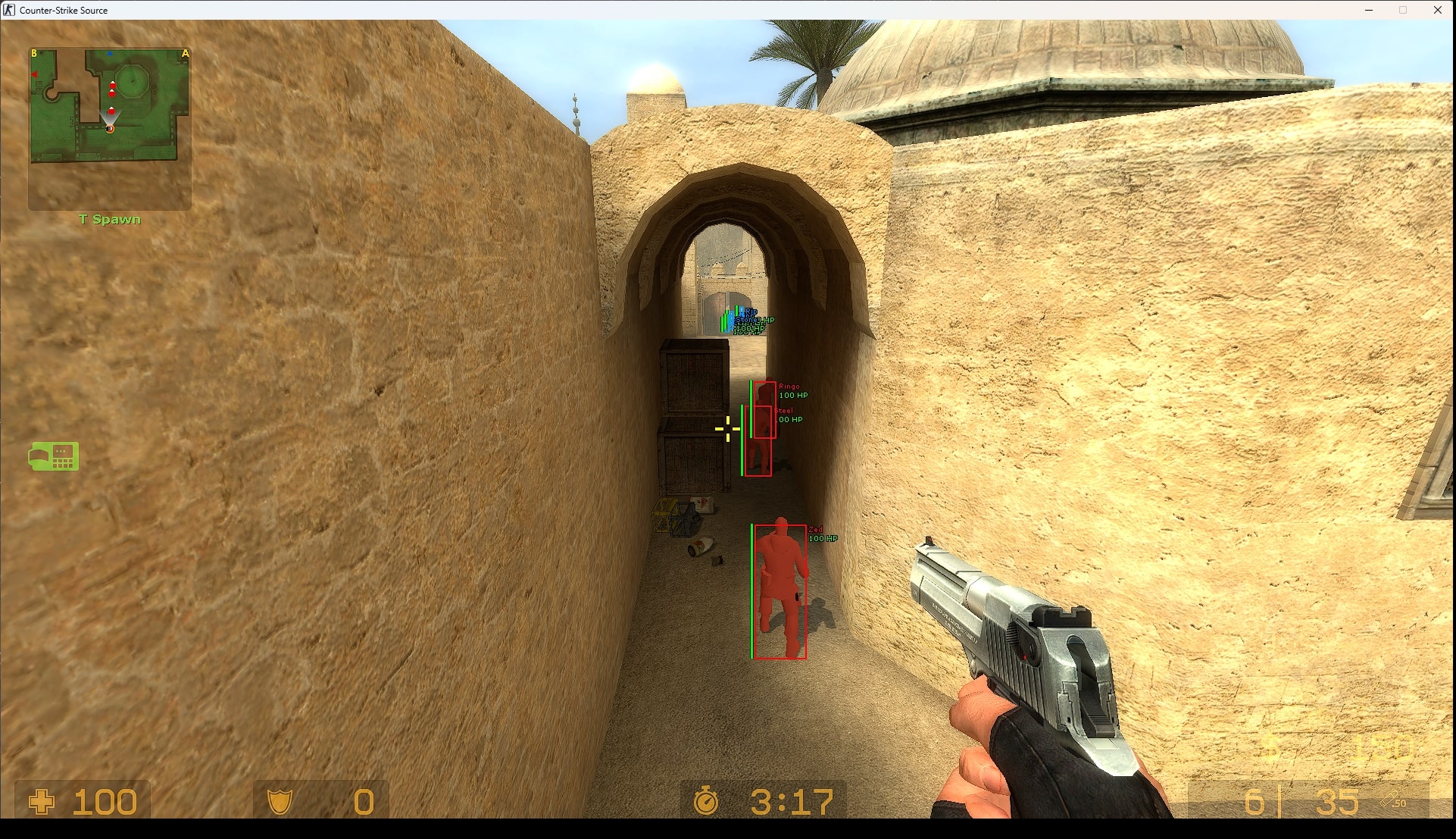Click the bombsite B marker on the radar
Viewport: 1456px width, 839px height.
34,53
